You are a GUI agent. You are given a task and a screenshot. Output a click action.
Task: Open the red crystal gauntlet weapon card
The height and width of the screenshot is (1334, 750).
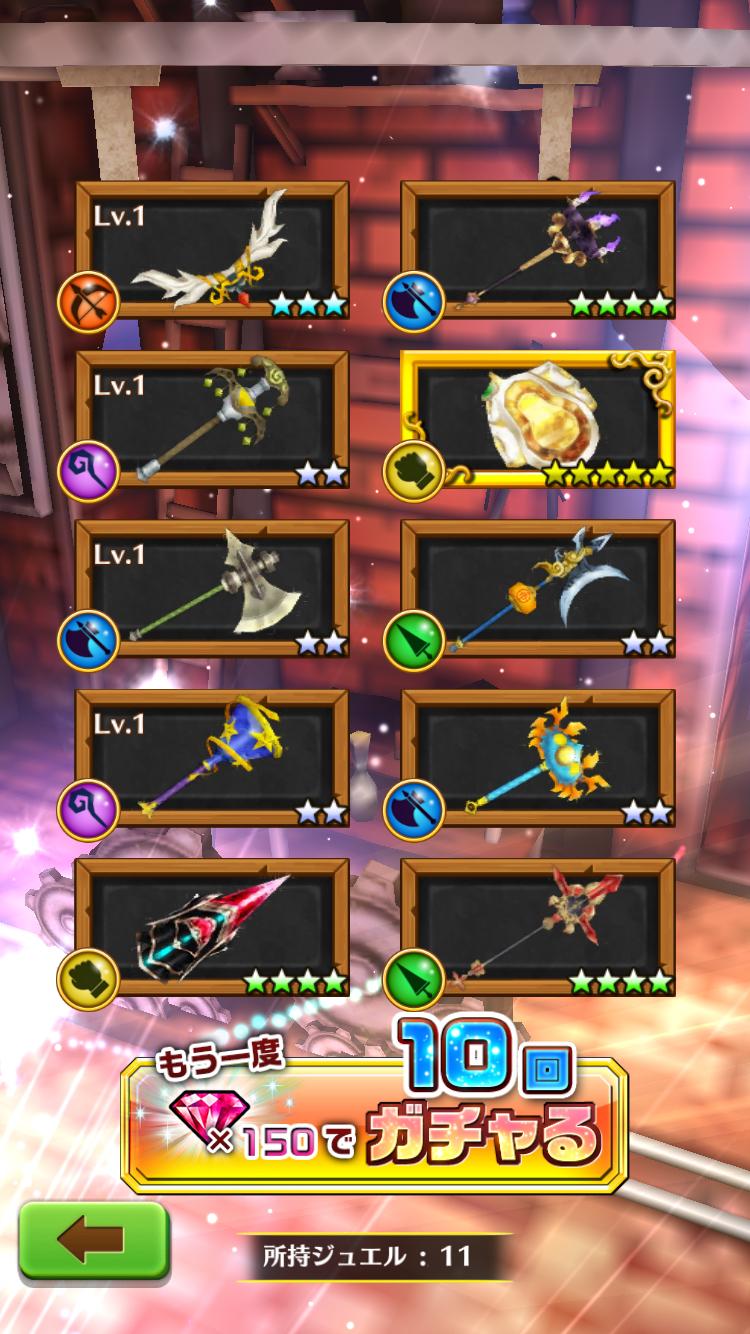[x=212, y=927]
